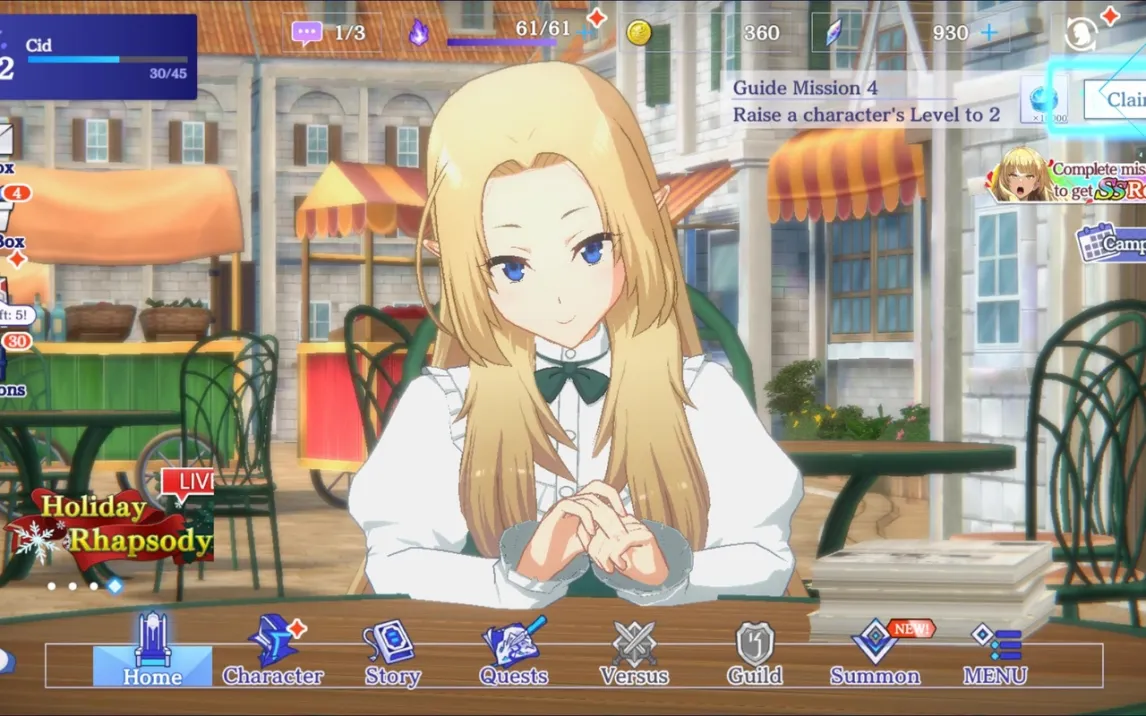
Task: Open the Summon screen
Action: coord(875,651)
